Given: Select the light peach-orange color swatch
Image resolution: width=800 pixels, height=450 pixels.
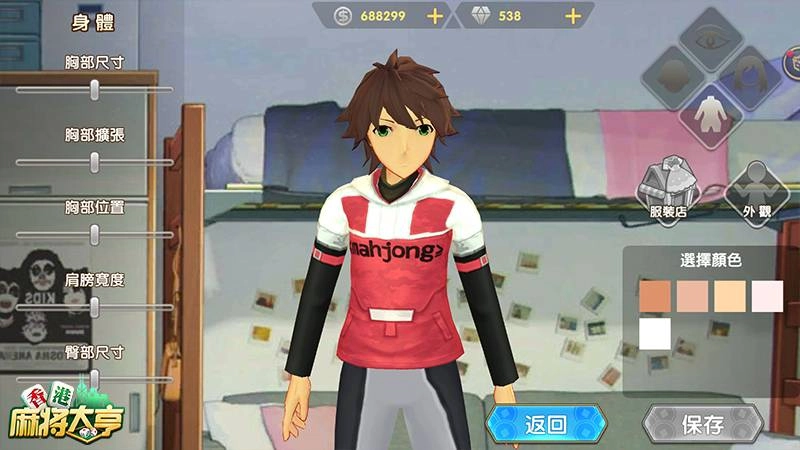Looking at the screenshot, I should [730, 296].
